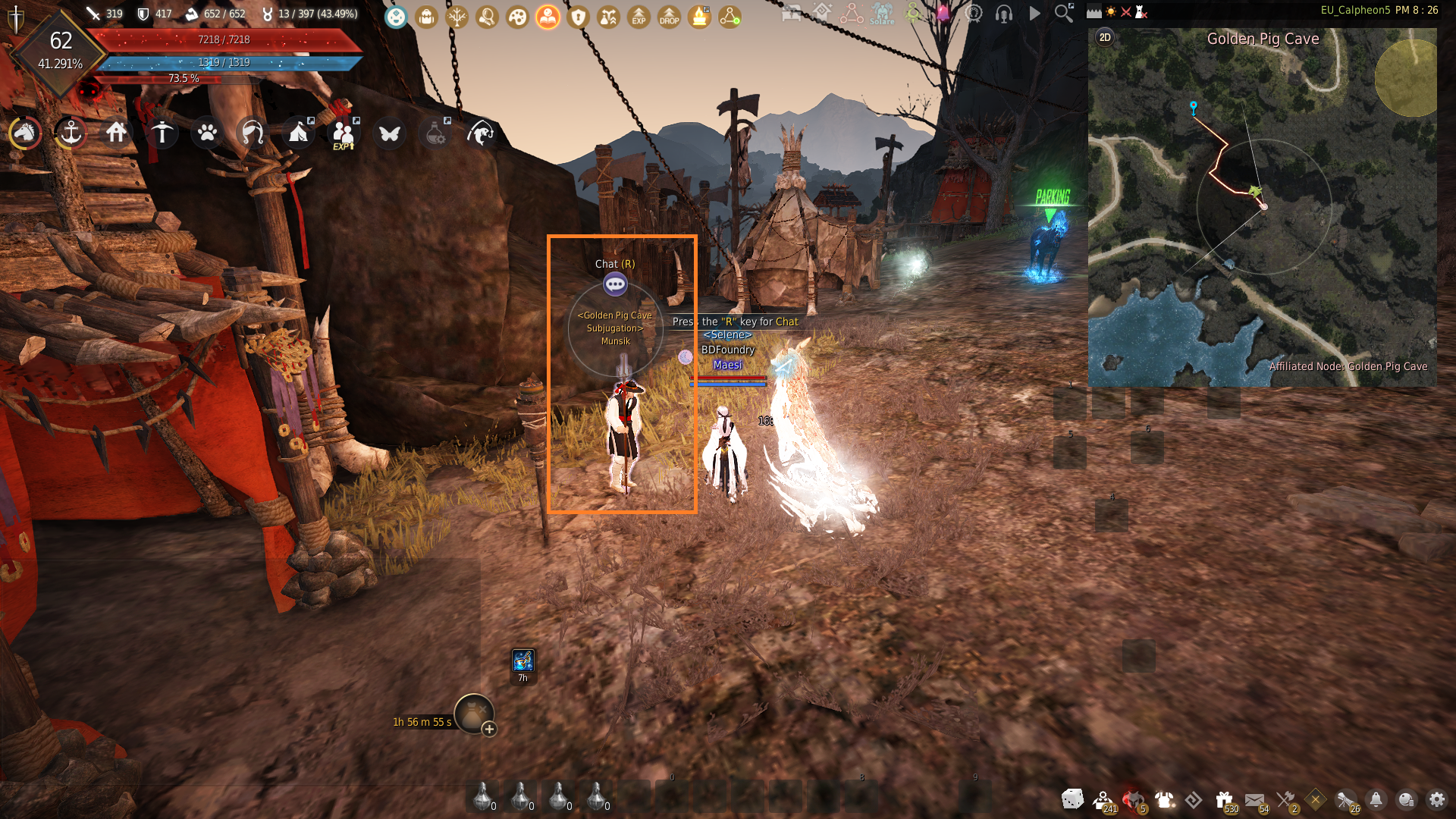1456x819 pixels.
Task: Click the EXP buff arrow icon
Action: [x=639, y=17]
